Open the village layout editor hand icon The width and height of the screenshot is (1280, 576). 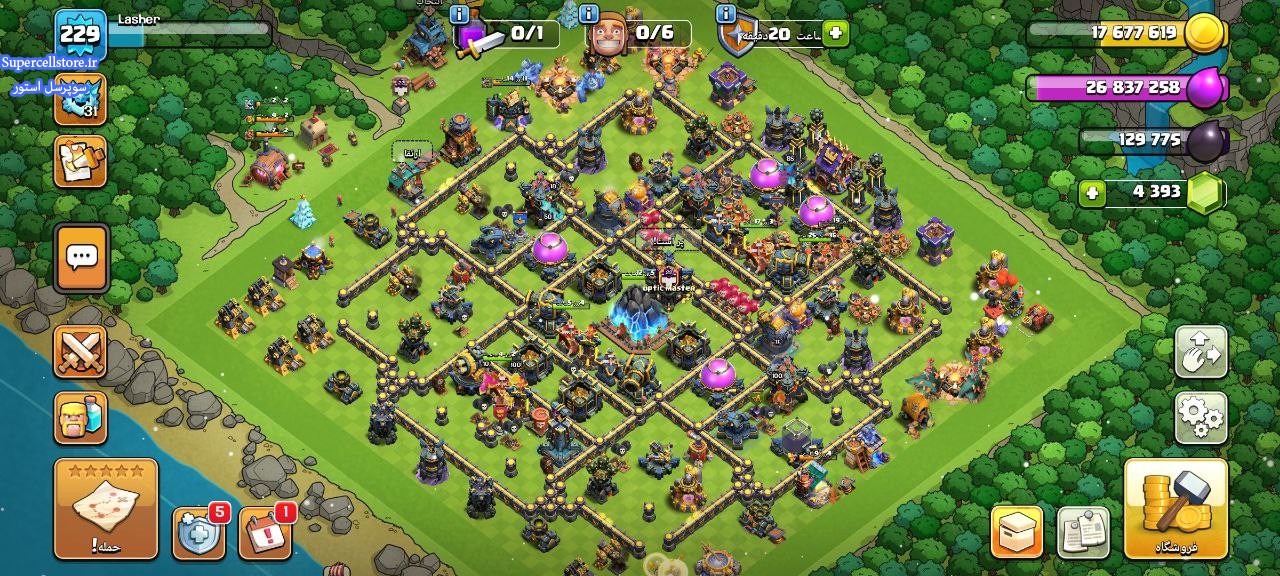tap(1201, 352)
